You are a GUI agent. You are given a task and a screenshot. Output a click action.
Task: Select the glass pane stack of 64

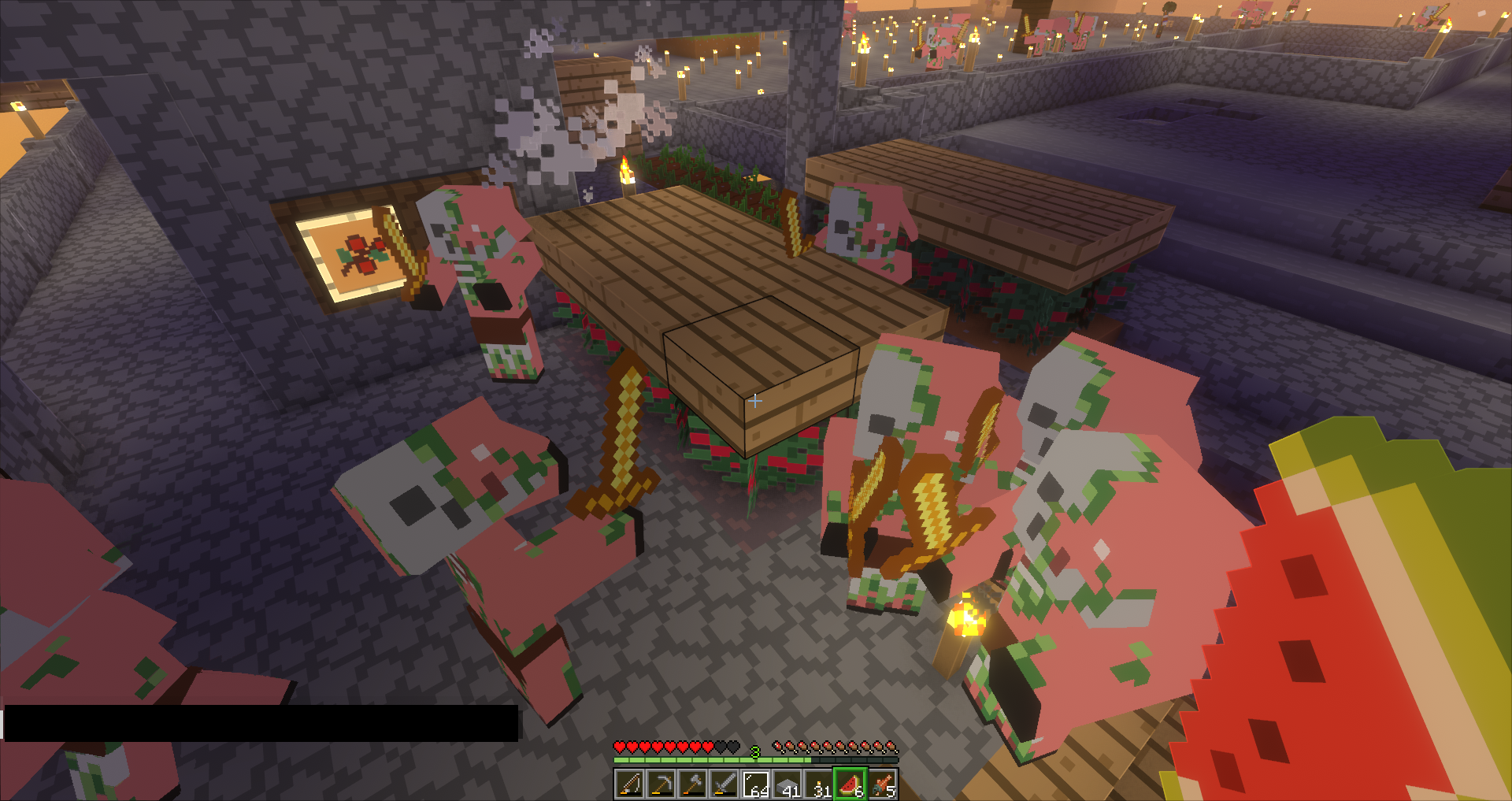(755, 784)
